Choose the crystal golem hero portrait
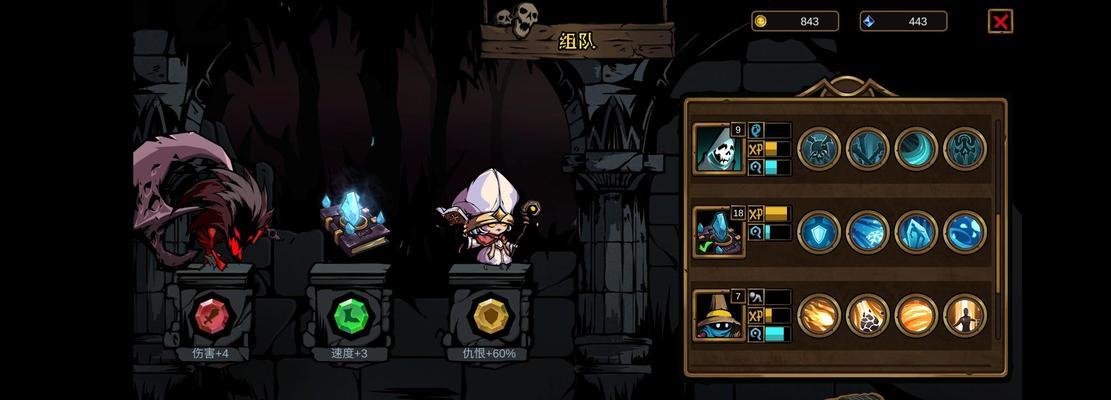The image size is (1111, 400). pyautogui.click(x=717, y=232)
